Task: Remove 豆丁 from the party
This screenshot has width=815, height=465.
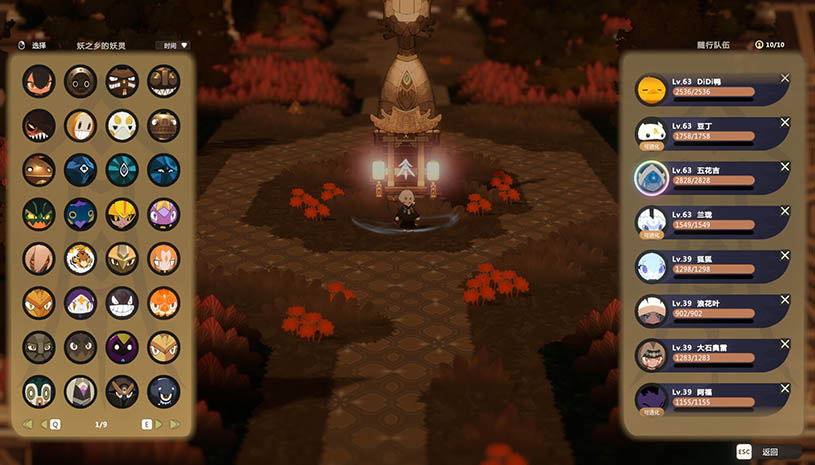Action: tap(785, 122)
